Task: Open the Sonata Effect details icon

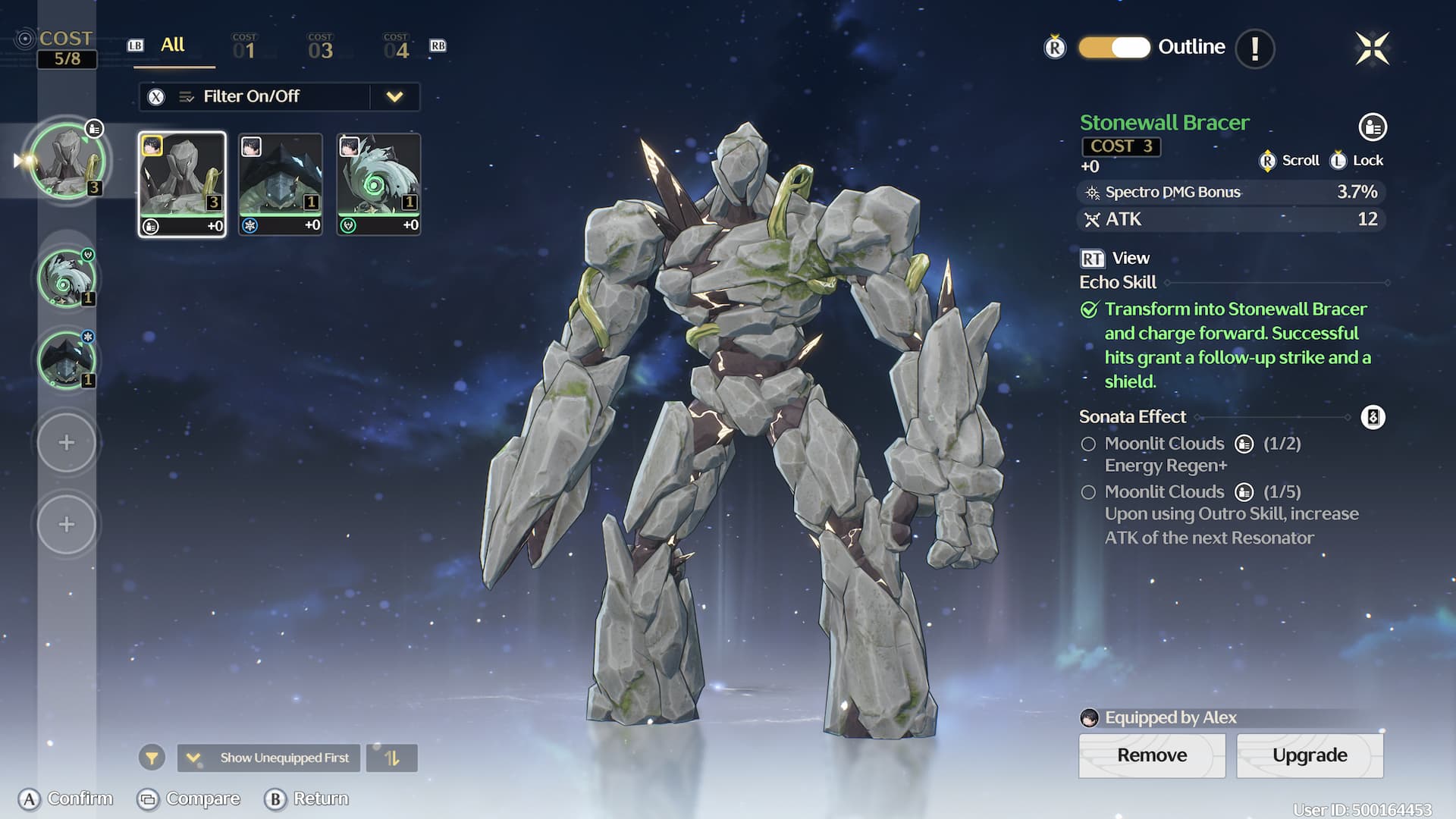Action: (1373, 417)
